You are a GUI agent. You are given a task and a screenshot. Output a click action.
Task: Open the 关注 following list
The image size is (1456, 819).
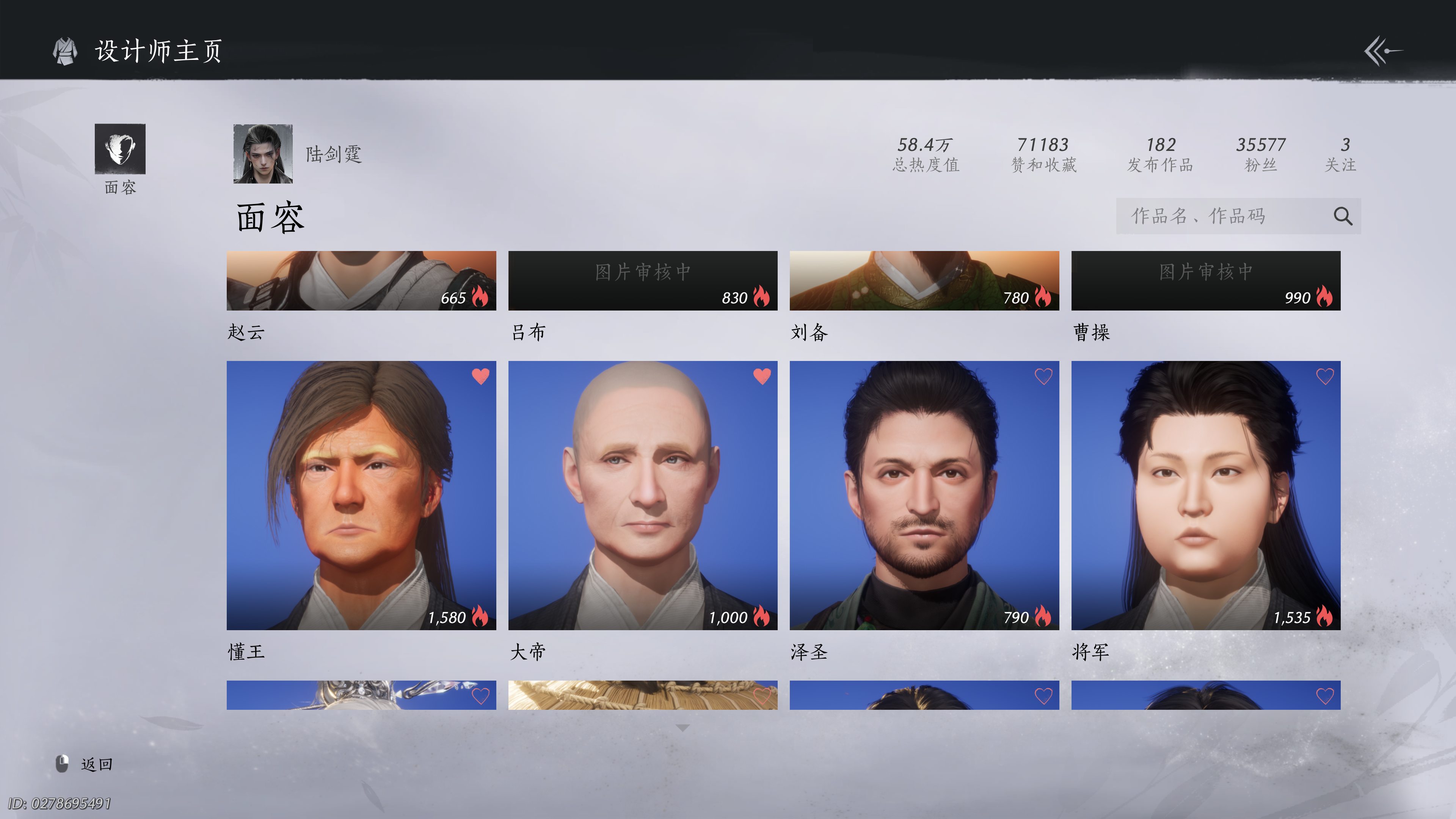(1341, 154)
